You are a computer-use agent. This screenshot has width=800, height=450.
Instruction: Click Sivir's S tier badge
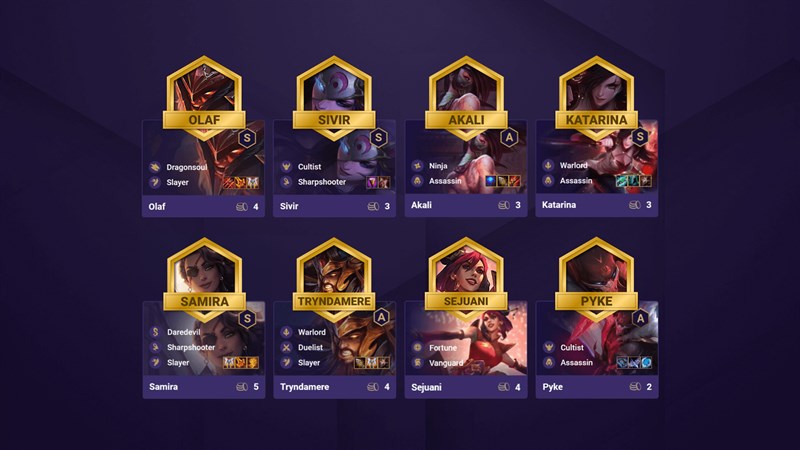coord(378,137)
